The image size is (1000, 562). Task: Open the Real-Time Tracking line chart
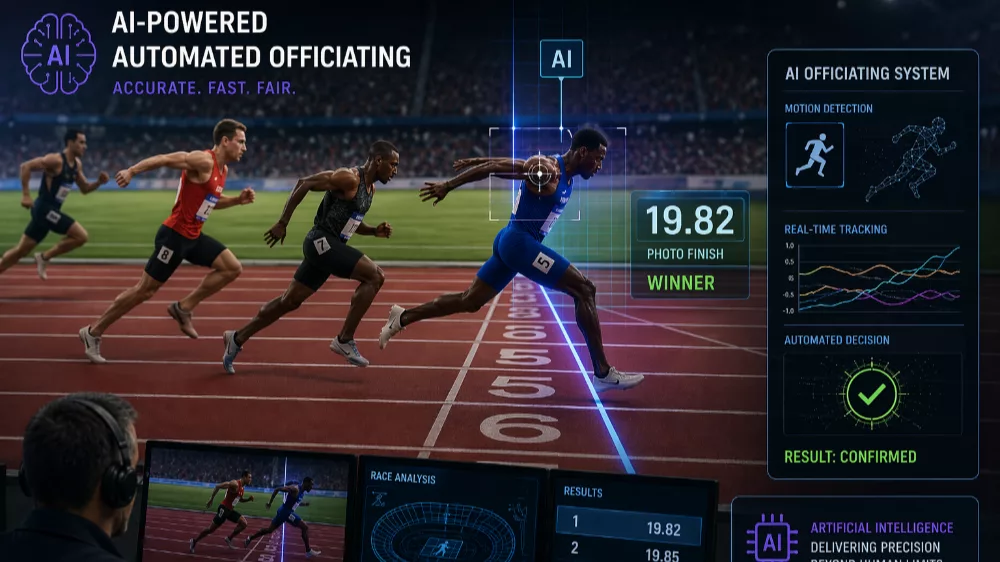pos(871,279)
